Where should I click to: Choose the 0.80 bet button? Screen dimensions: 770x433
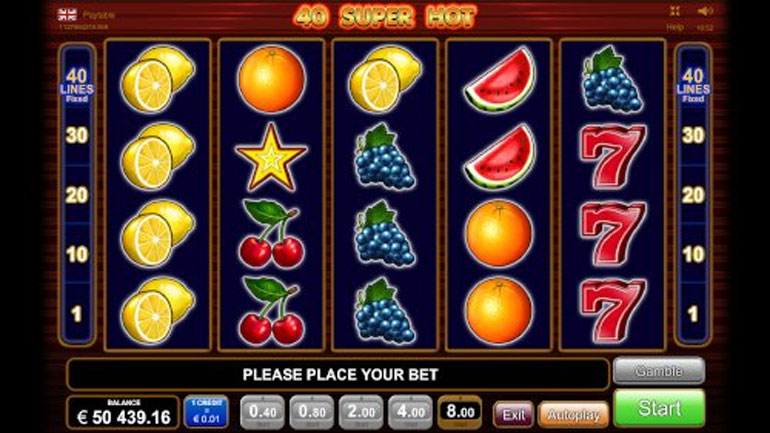coord(312,411)
